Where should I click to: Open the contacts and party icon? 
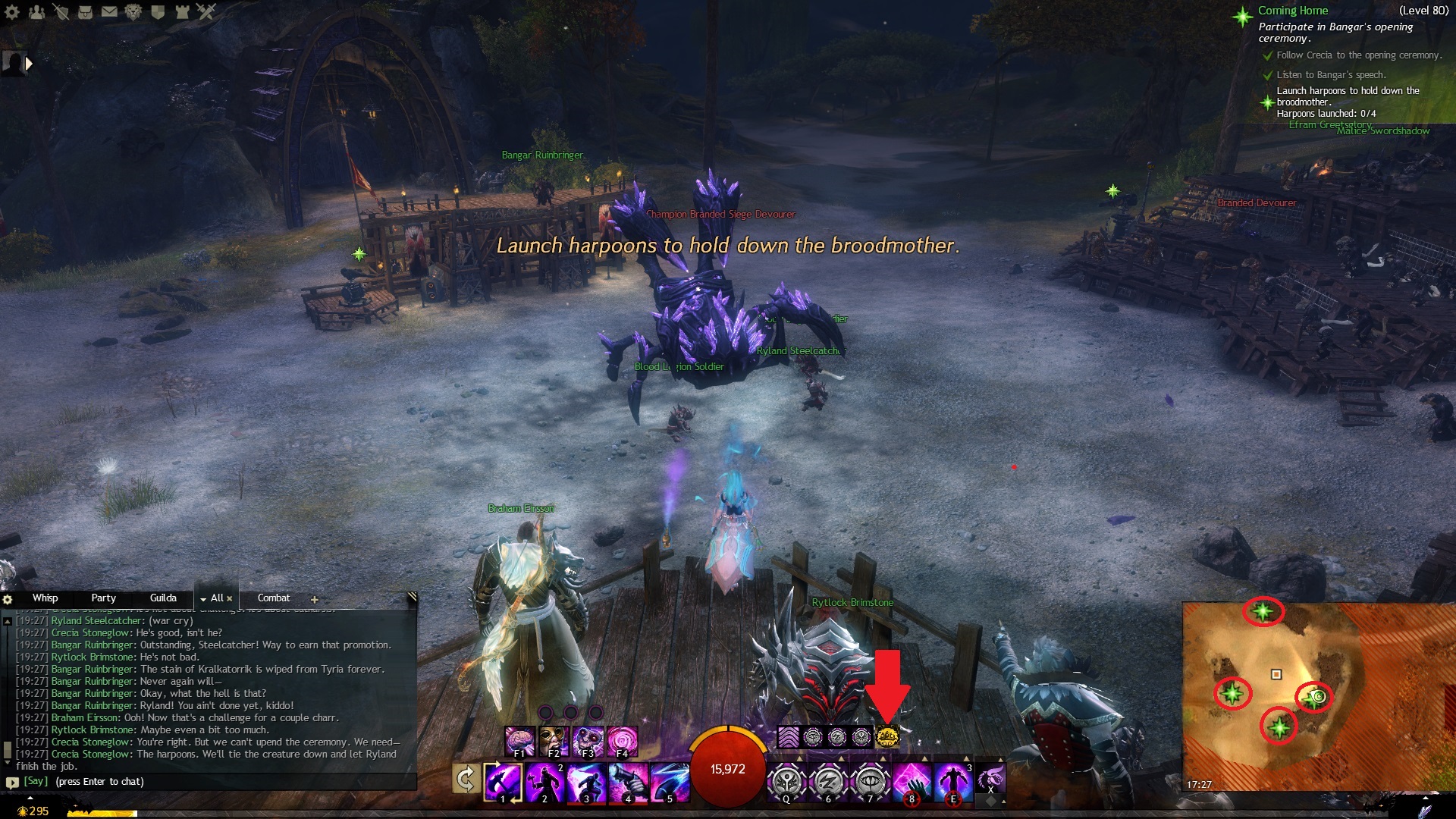(36, 11)
